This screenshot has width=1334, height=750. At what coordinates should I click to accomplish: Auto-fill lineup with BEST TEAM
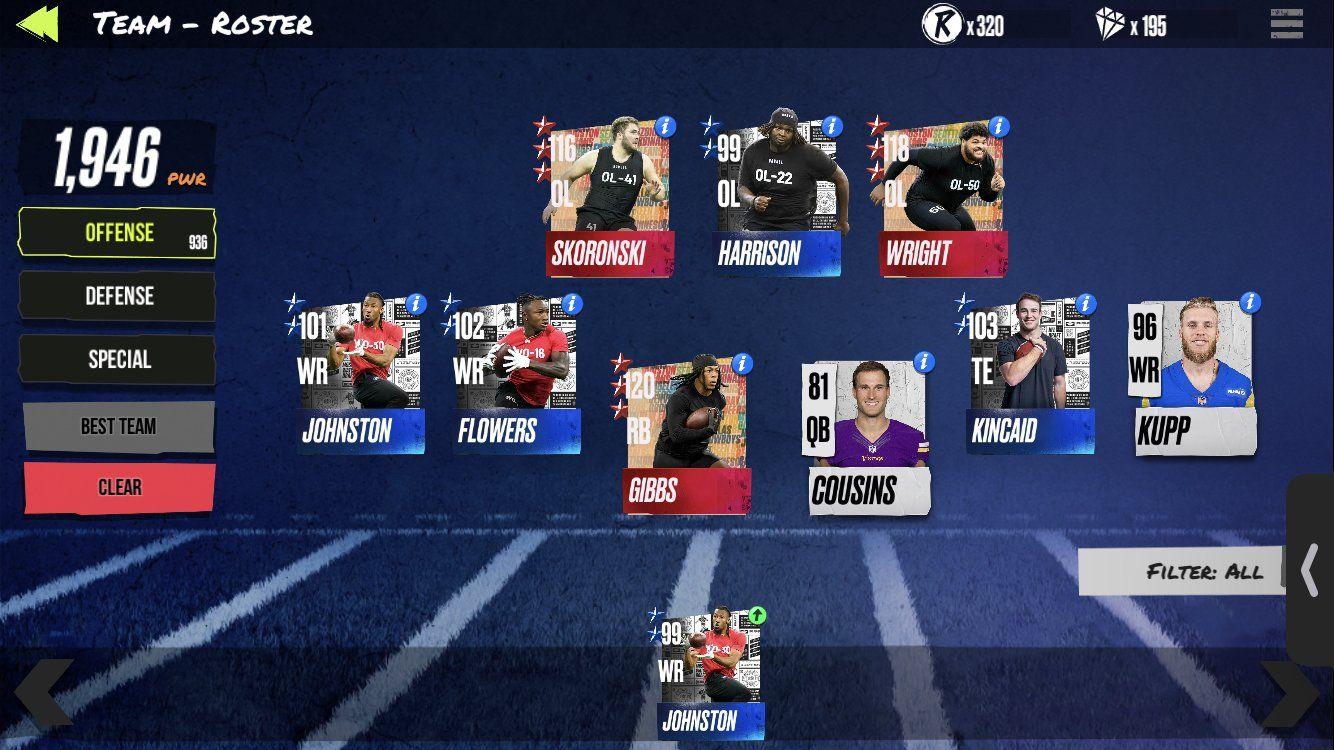click(x=116, y=425)
